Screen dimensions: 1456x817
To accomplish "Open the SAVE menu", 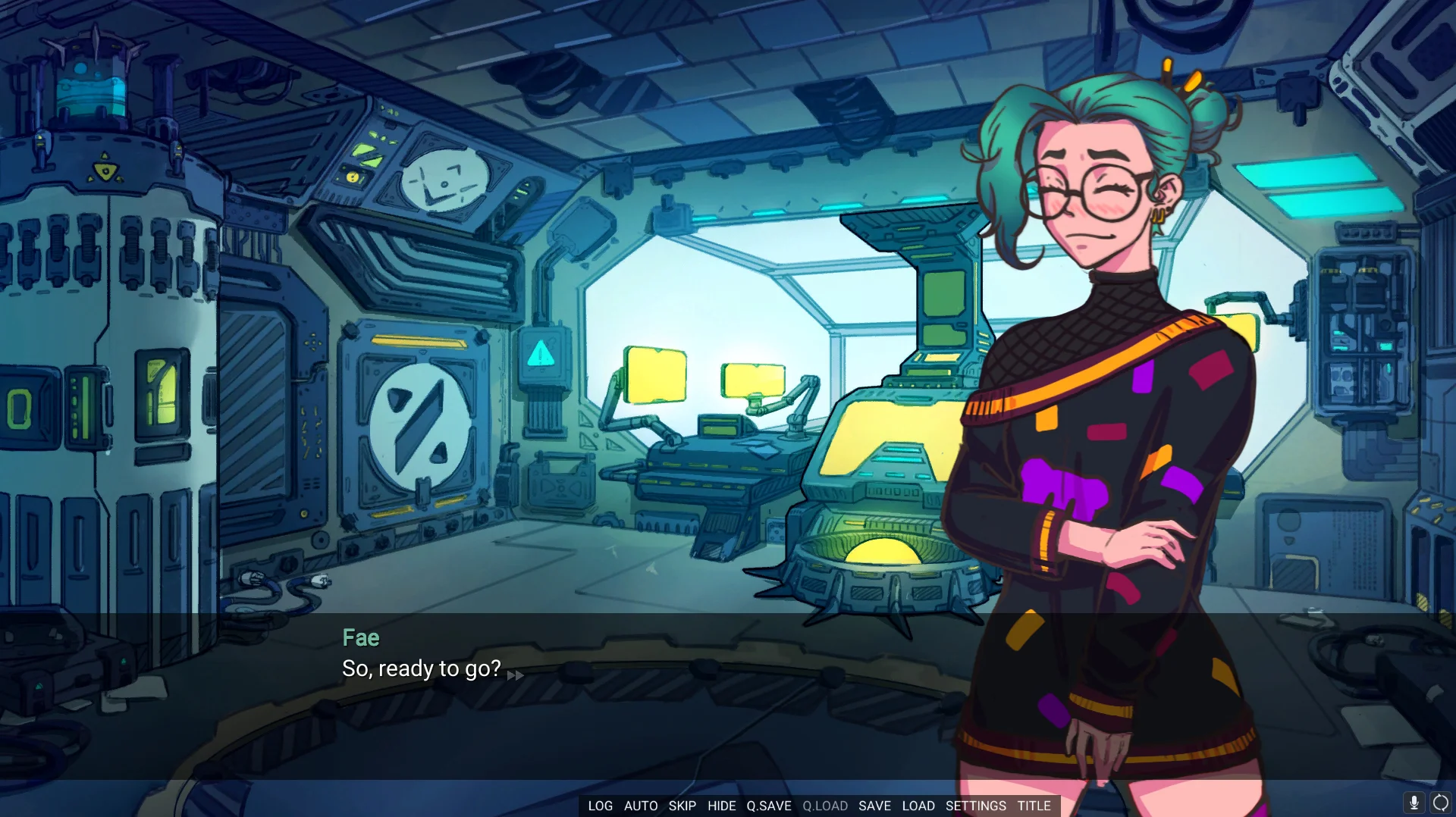I will 874,806.
